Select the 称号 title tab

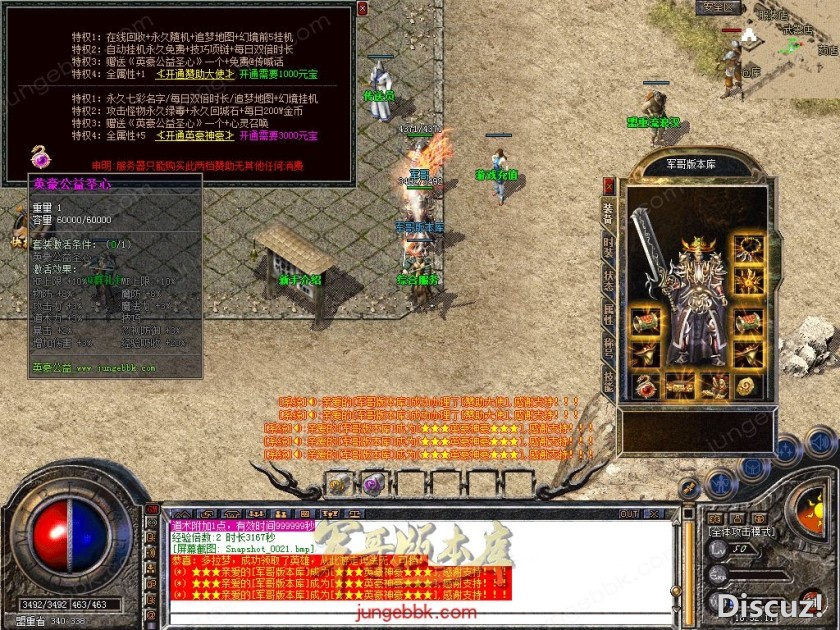[x=609, y=346]
